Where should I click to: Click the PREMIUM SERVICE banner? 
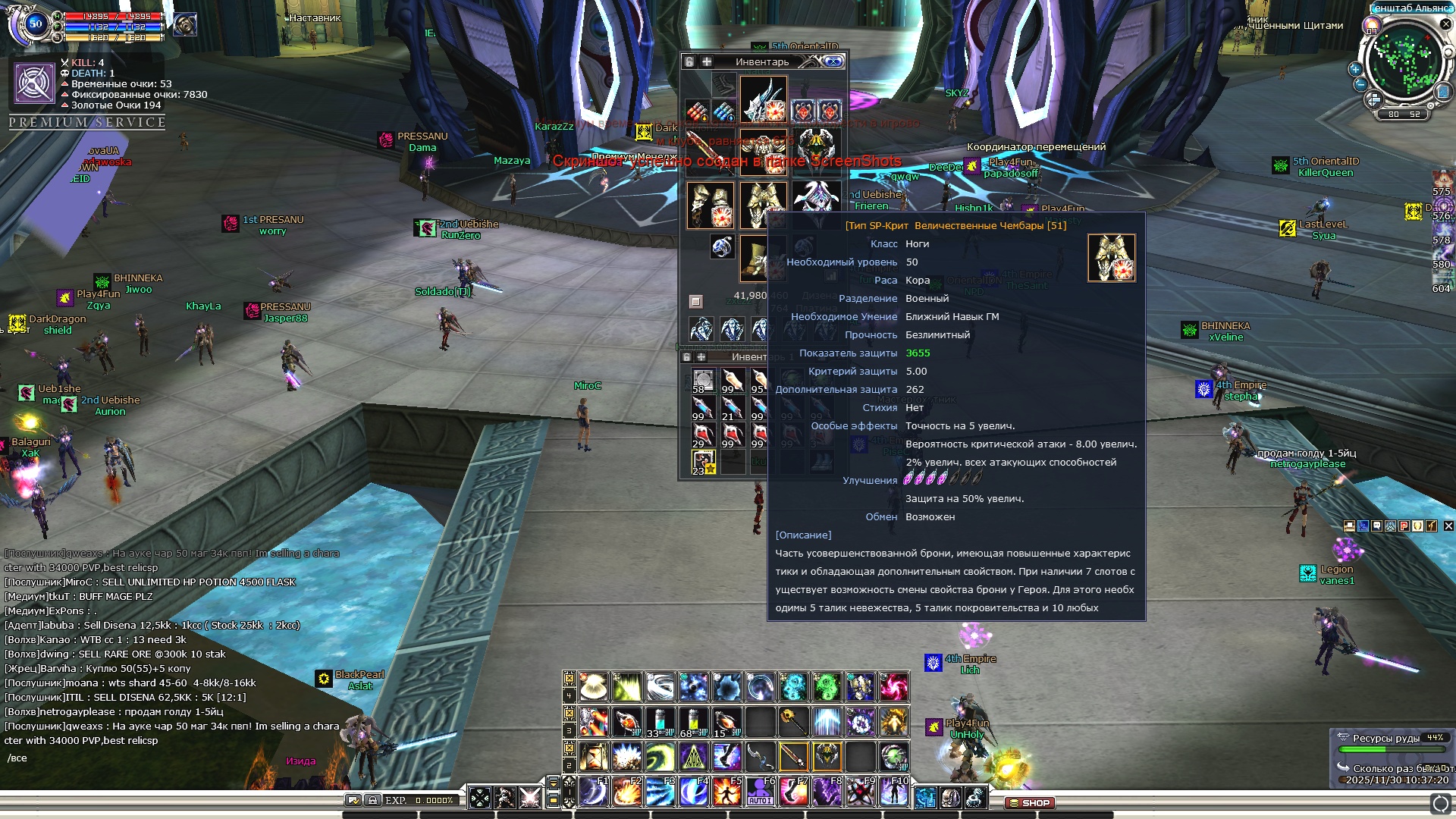coord(87,122)
